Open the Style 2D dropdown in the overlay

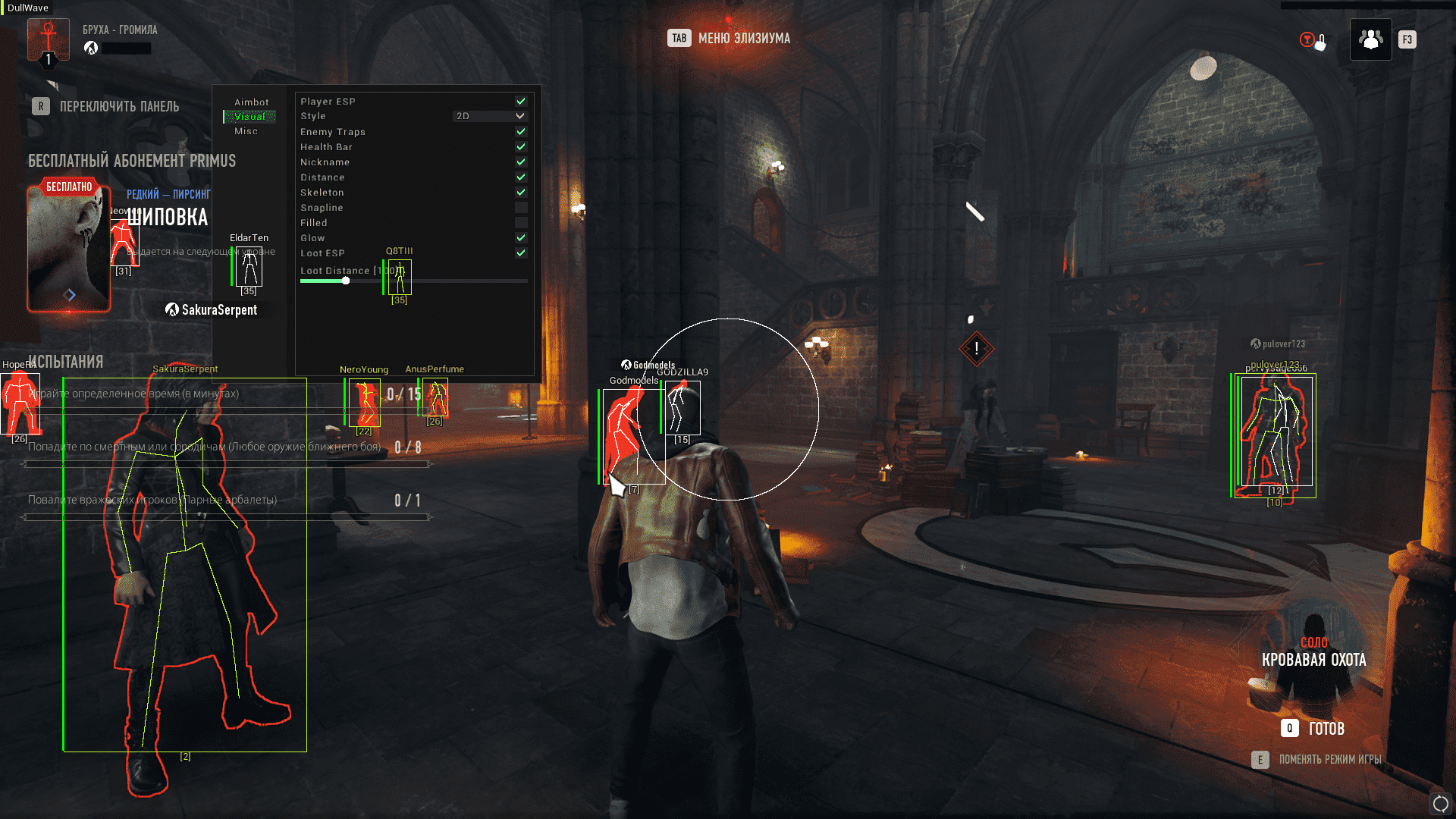click(489, 116)
